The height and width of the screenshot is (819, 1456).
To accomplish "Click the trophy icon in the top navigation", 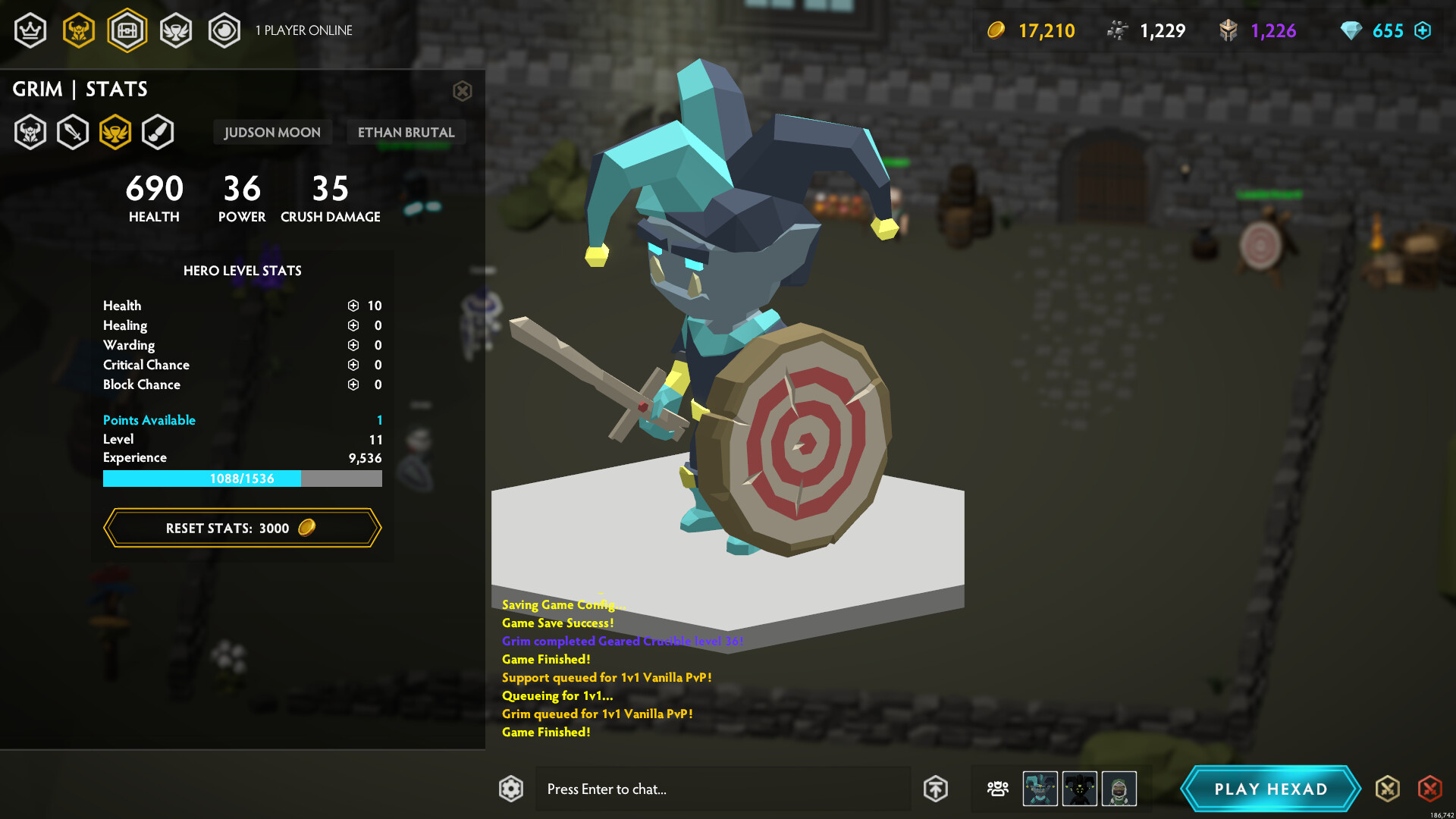I will click(176, 30).
